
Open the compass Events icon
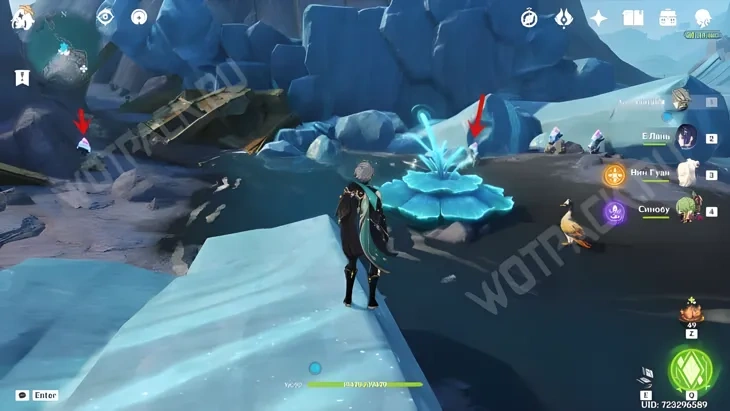[529, 17]
